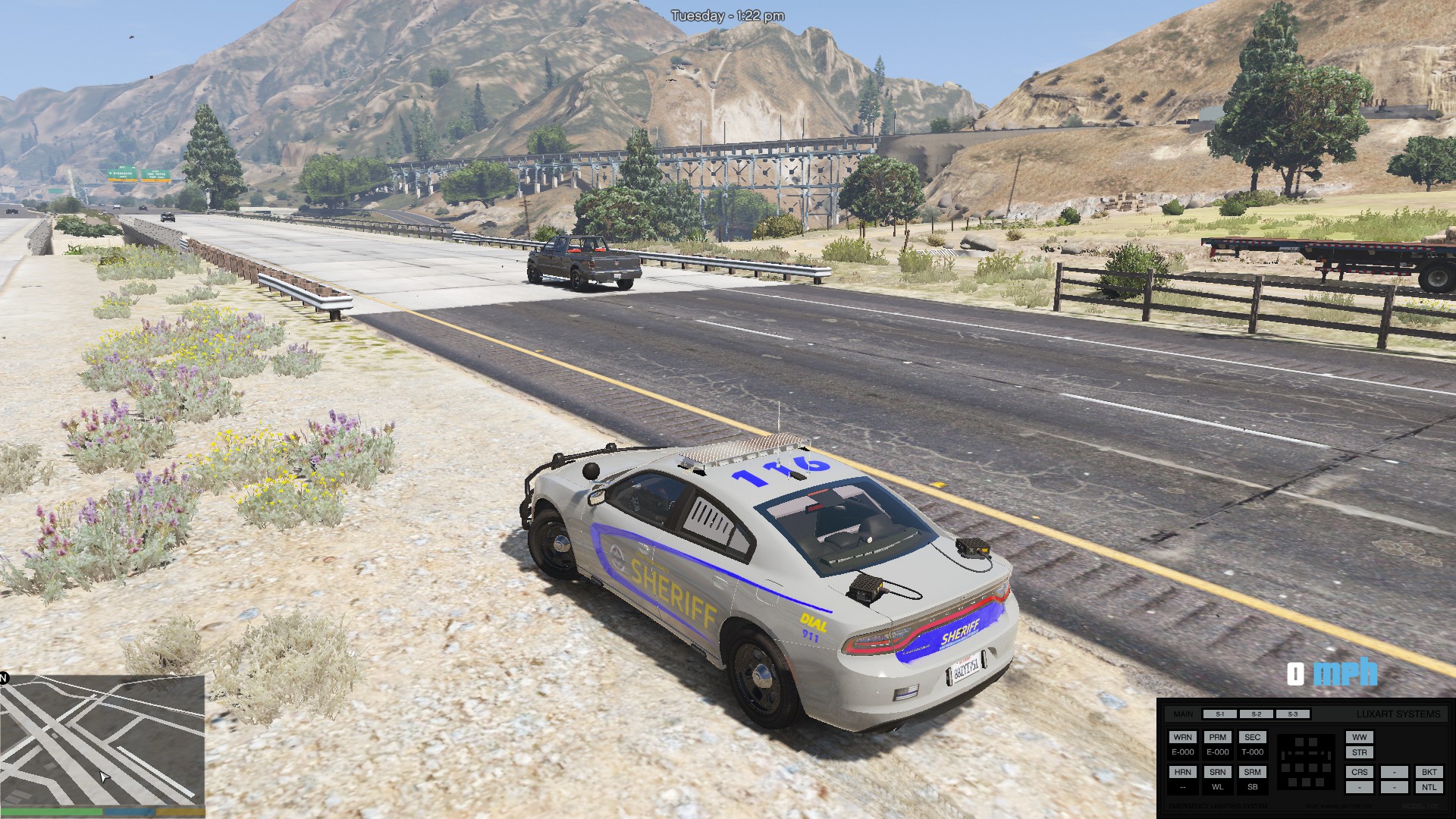Viewport: 1456px width, 819px height.
Task: Activate the PRM primary lights button
Action: tap(1217, 737)
